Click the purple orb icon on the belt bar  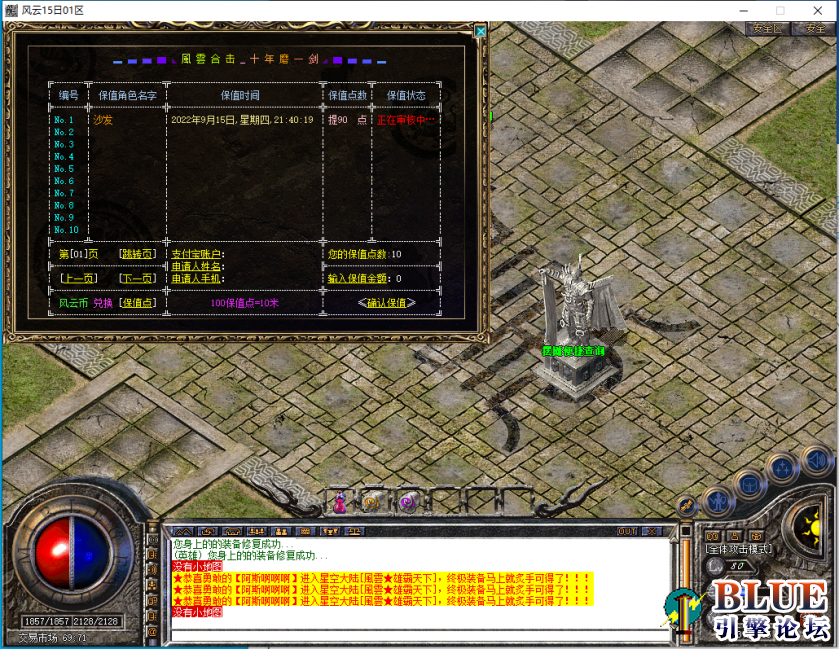pyautogui.click(x=407, y=502)
